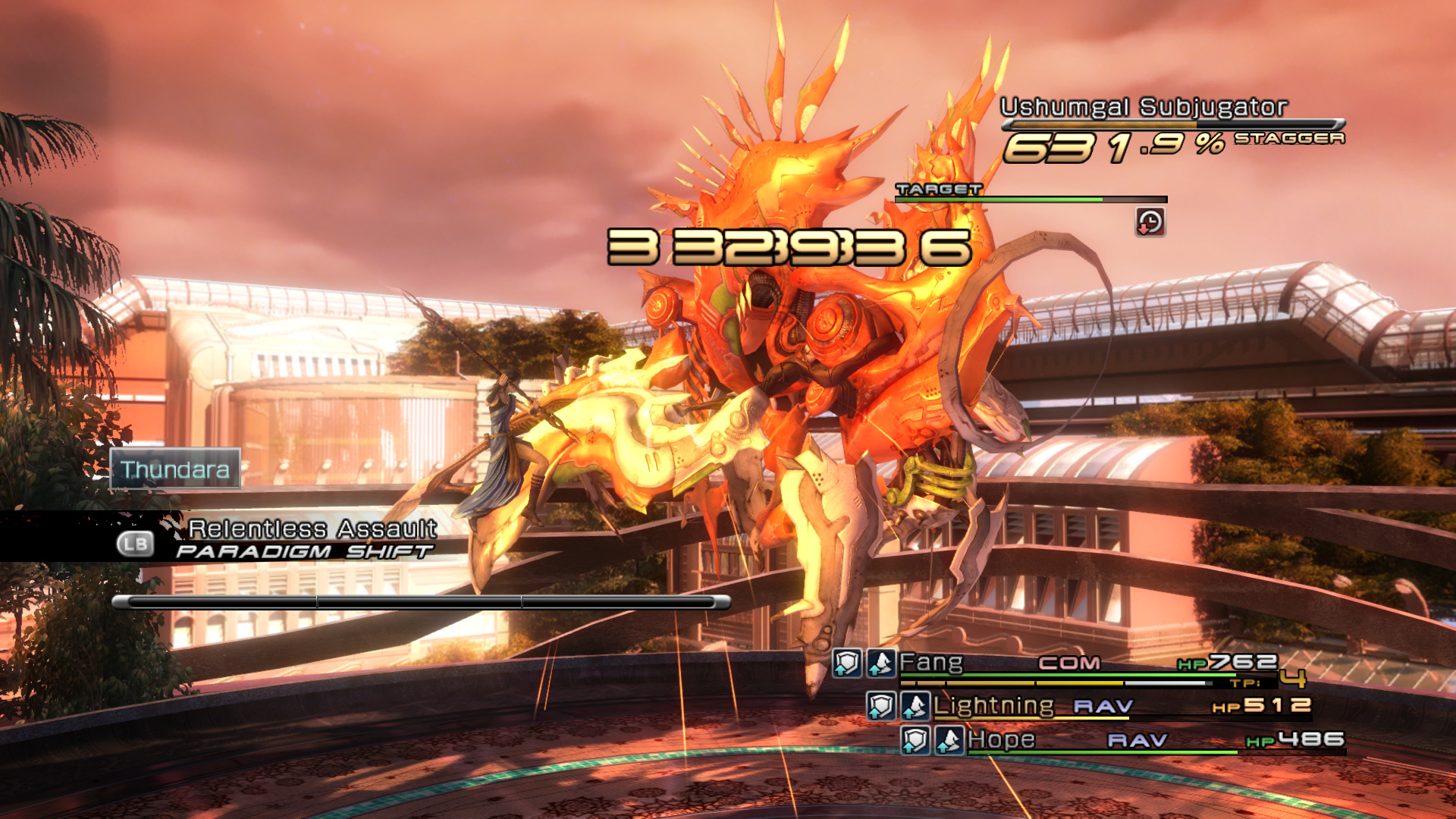Select the queued Thundara command
This screenshot has width=1456, height=819.
coord(175,469)
